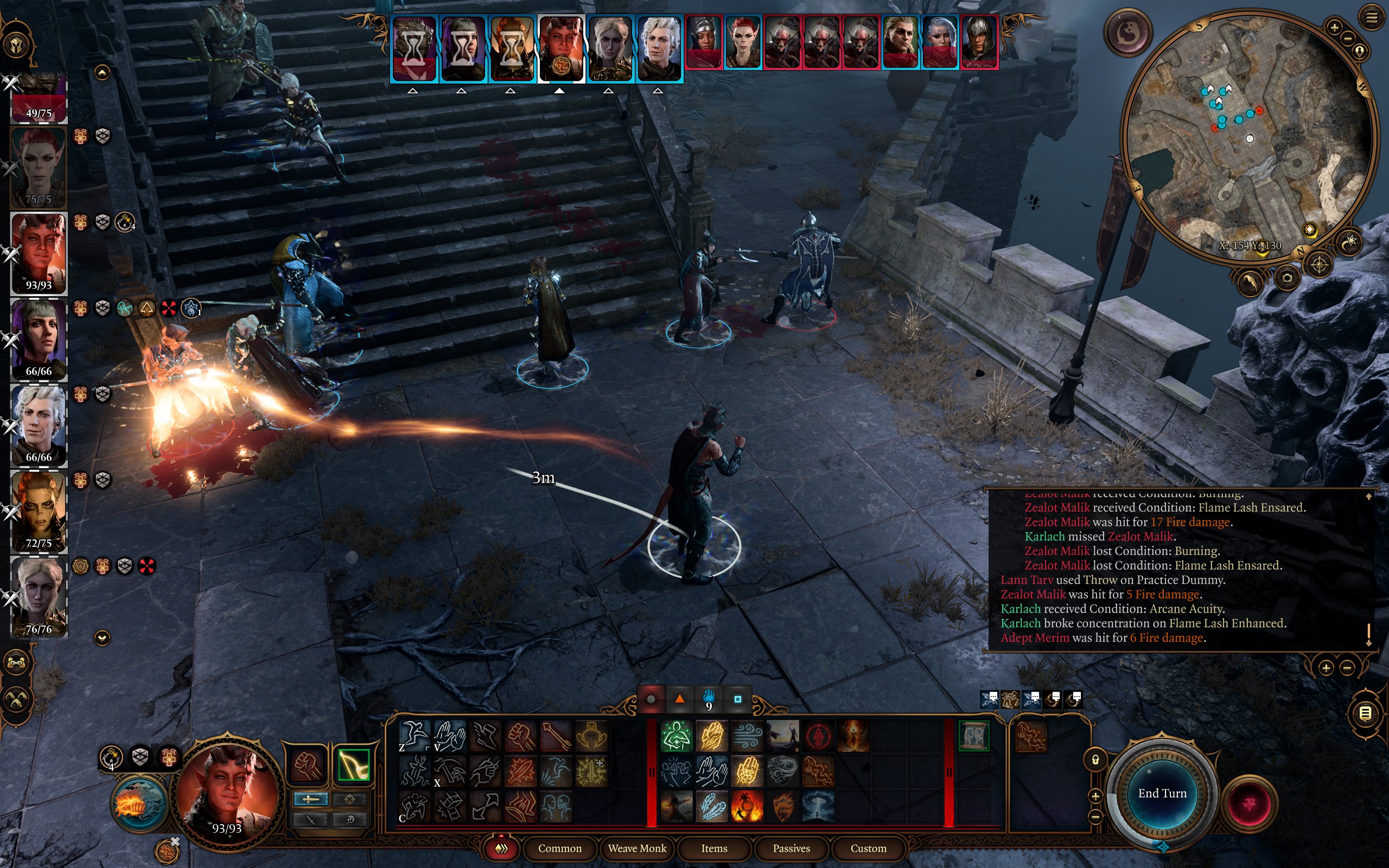This screenshot has height=868, width=1389.
Task: Expand the party list with the down arrow
Action: [101, 638]
